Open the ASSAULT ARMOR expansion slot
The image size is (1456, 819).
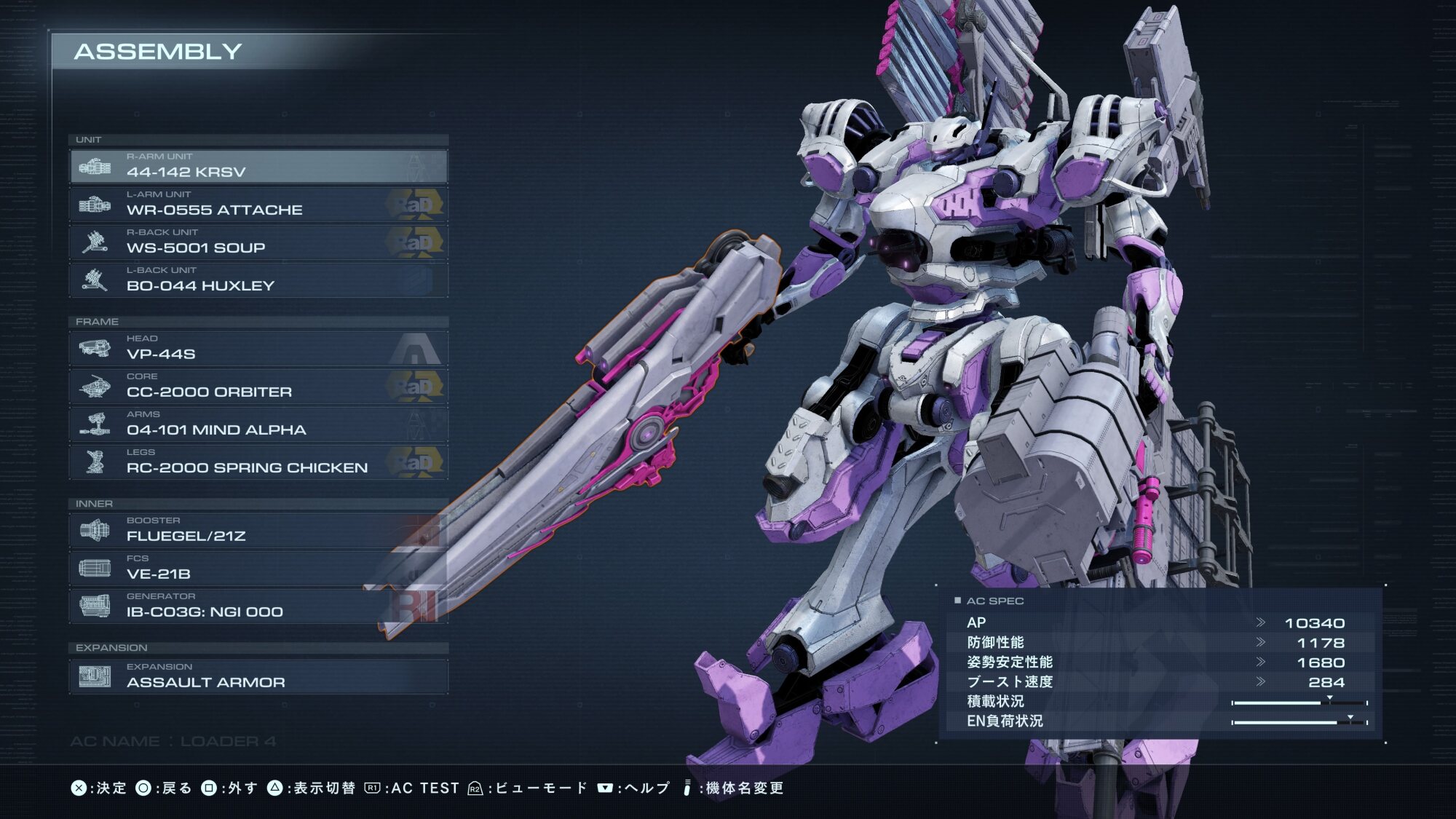tap(258, 677)
